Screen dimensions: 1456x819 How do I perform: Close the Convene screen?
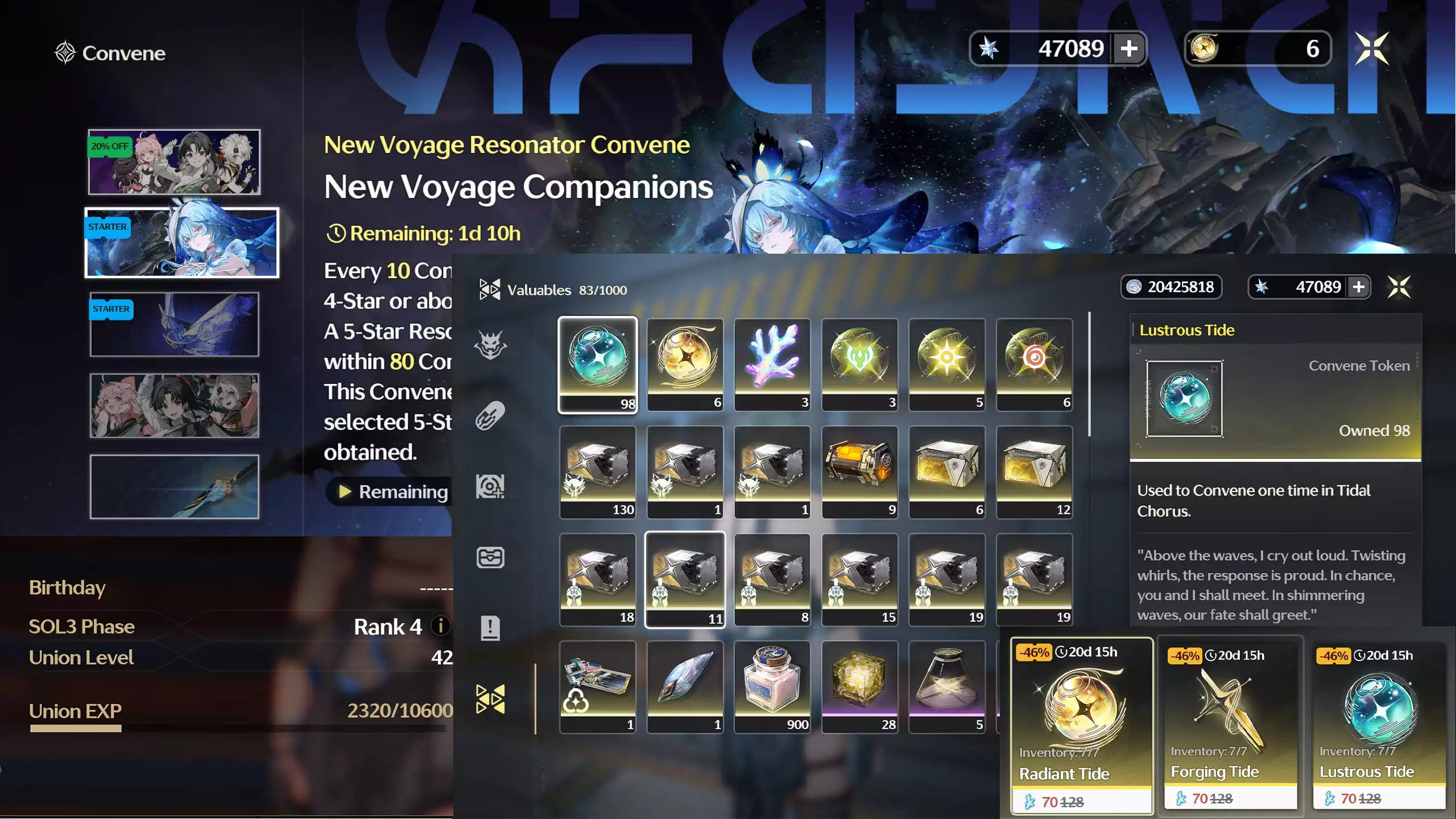point(1371,48)
